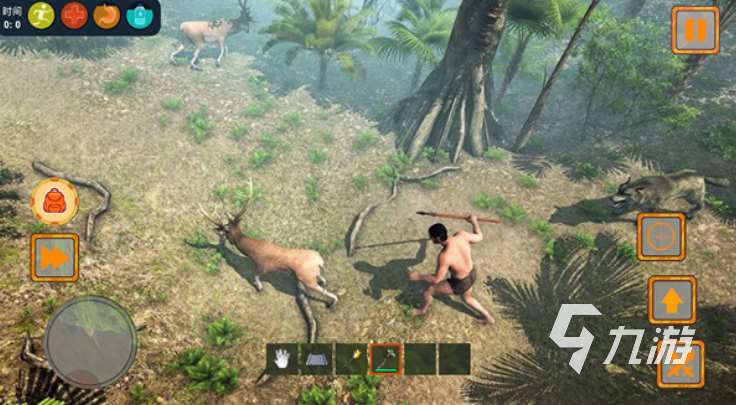Tap the fast-forward arrows button

55,257
